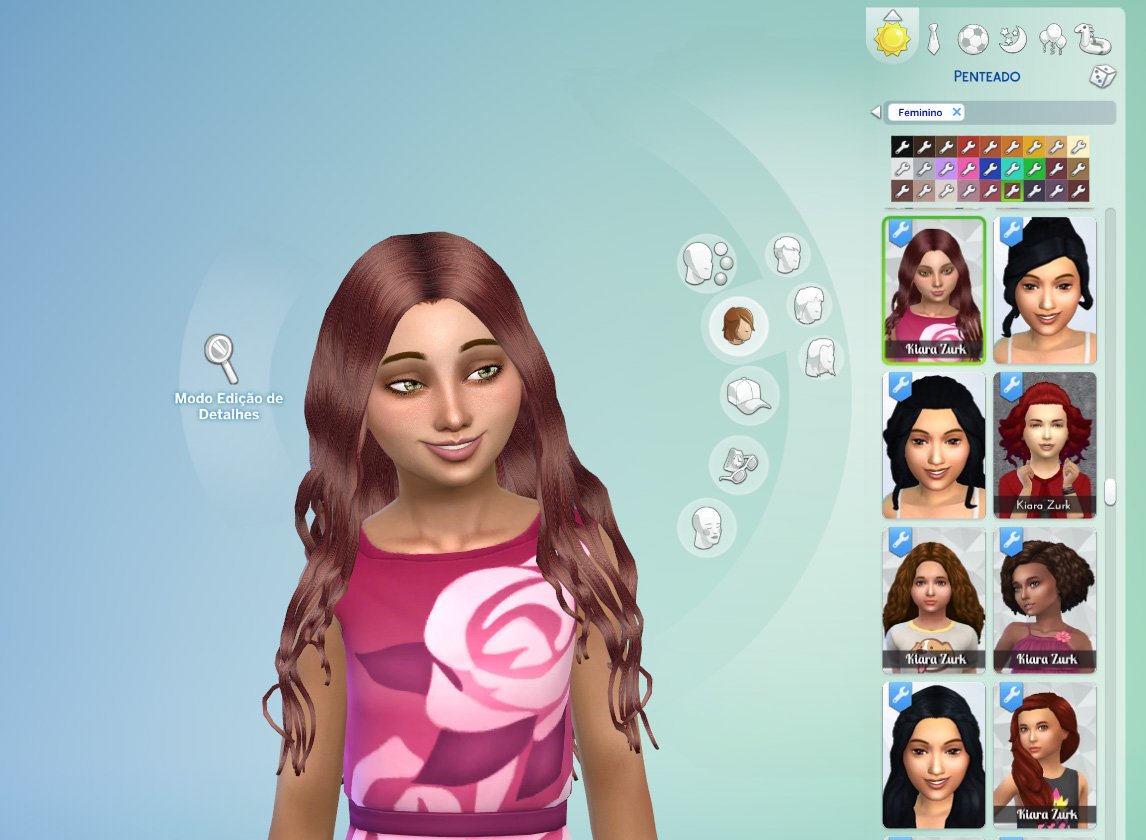
Task: Open the skin tone head-with-spheres category
Action: [706, 263]
